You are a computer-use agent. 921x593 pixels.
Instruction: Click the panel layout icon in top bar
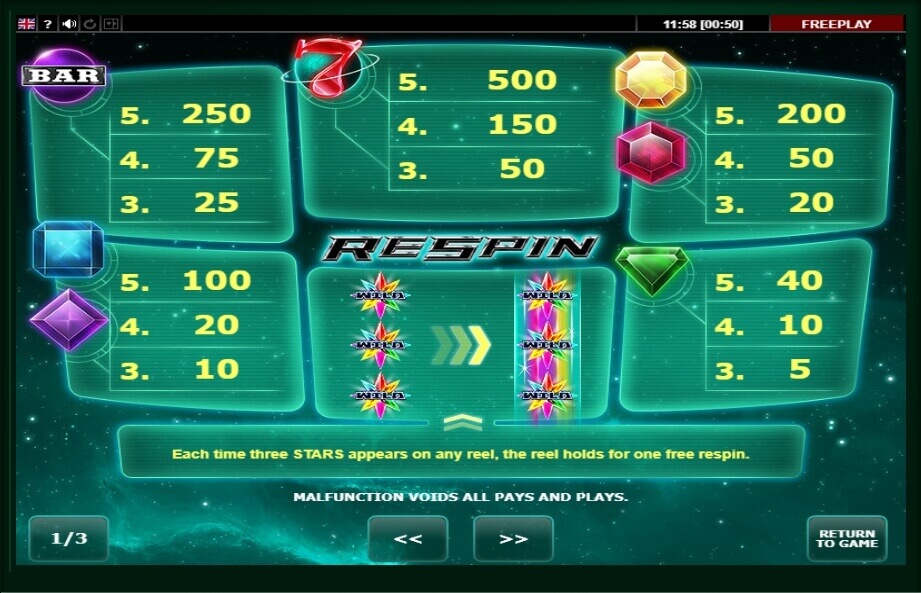pos(111,23)
